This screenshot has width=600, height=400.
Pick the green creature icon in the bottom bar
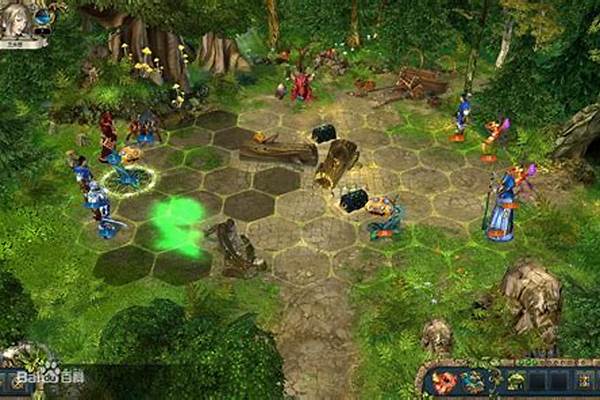pyautogui.click(x=516, y=381)
